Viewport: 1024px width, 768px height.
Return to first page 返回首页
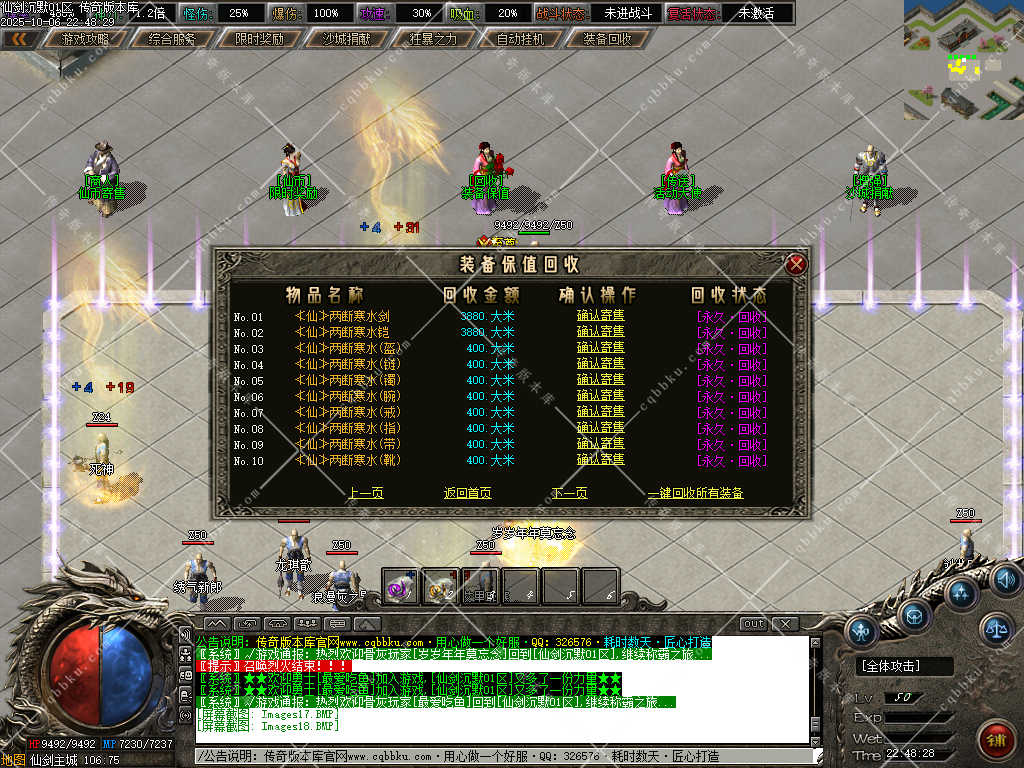[468, 493]
